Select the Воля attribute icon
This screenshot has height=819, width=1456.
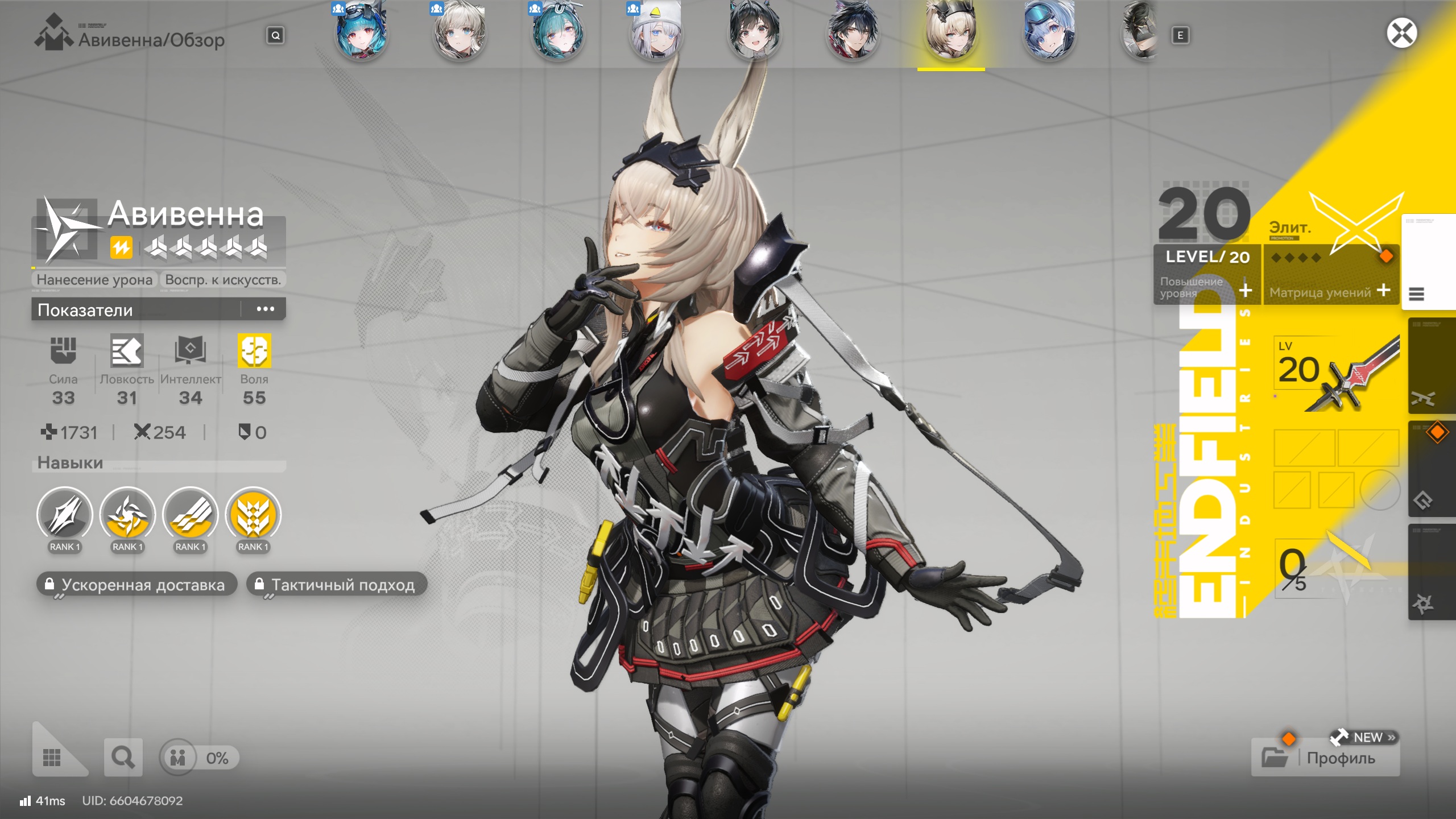pyautogui.click(x=254, y=350)
